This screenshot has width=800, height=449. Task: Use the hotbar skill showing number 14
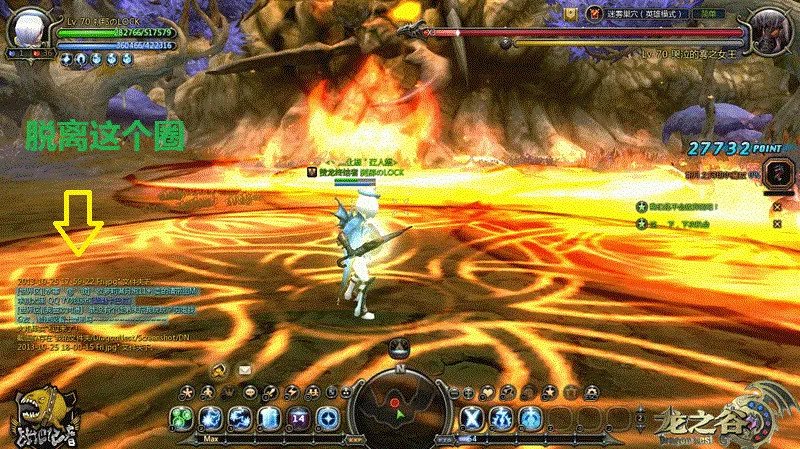(298, 417)
